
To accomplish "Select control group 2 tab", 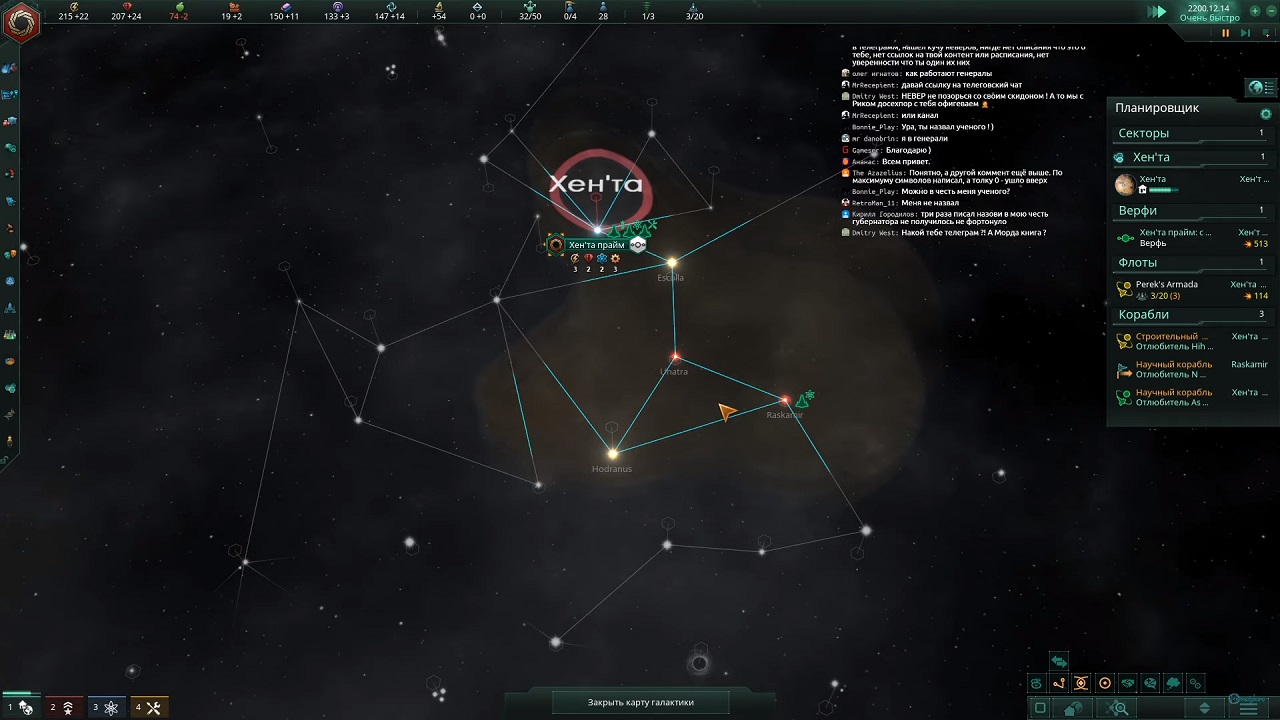I will tap(62, 708).
